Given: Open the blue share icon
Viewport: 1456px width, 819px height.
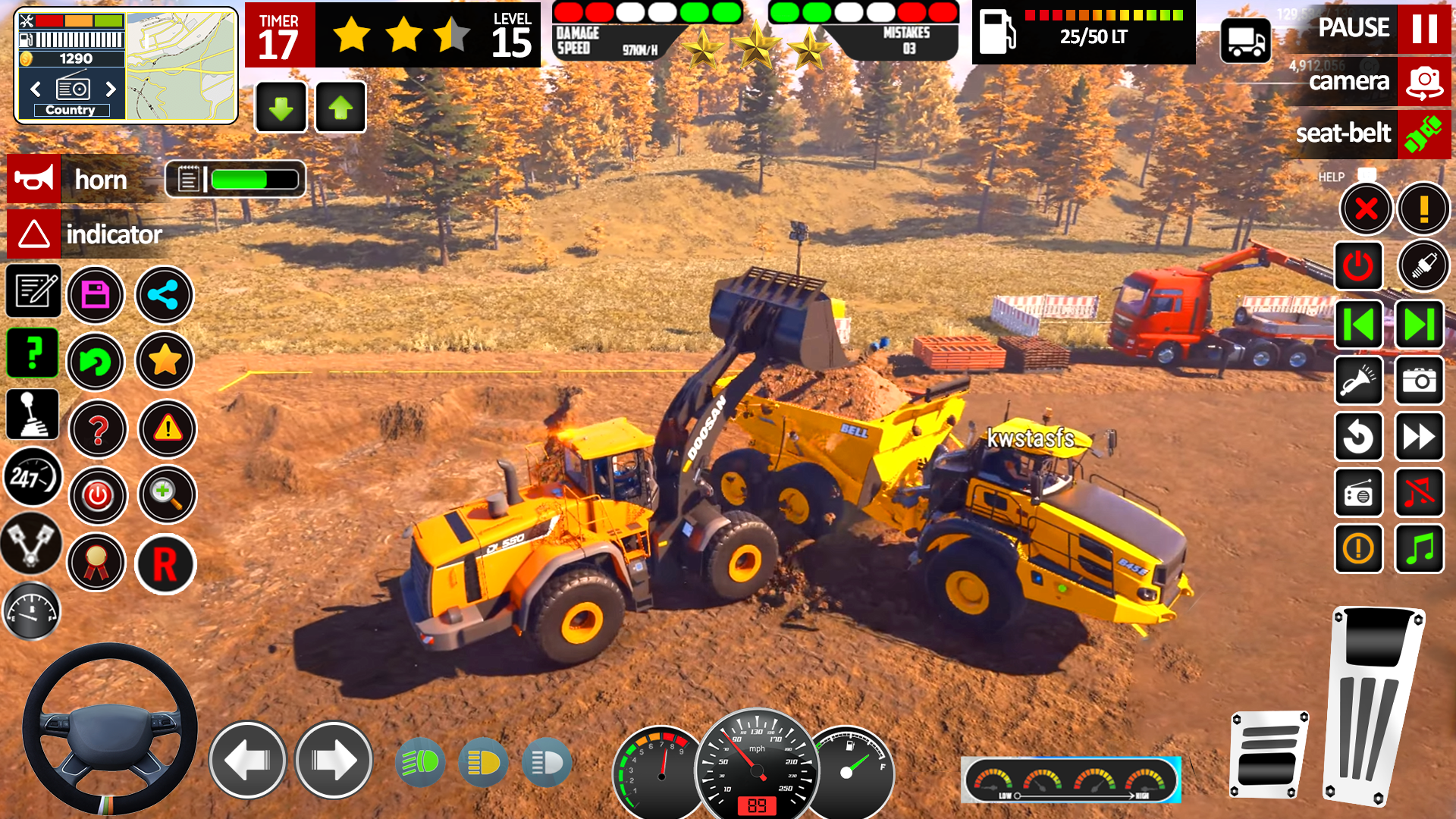Looking at the screenshot, I should [164, 295].
